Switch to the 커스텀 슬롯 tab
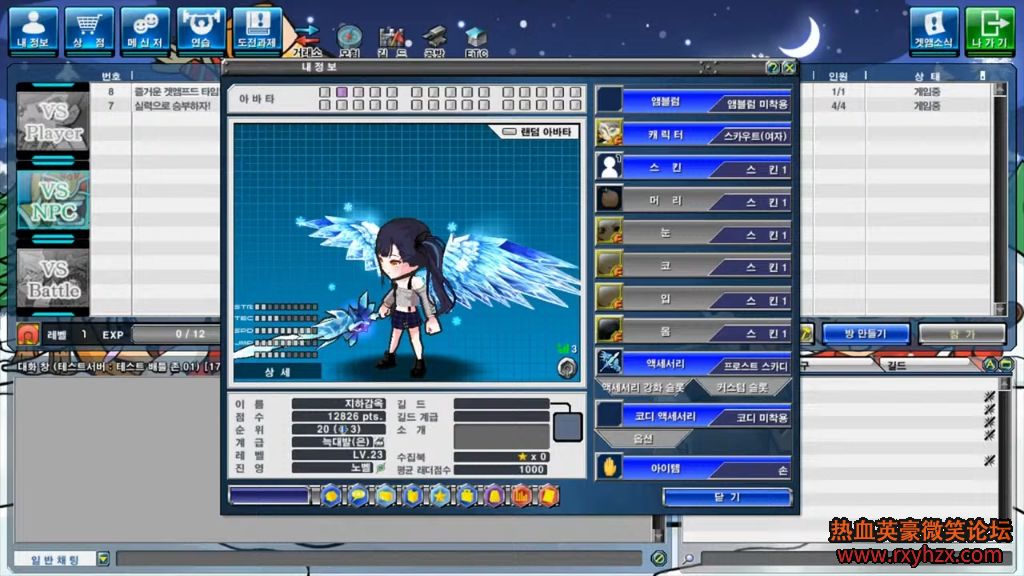Image resolution: width=1024 pixels, height=576 pixels. click(742, 387)
